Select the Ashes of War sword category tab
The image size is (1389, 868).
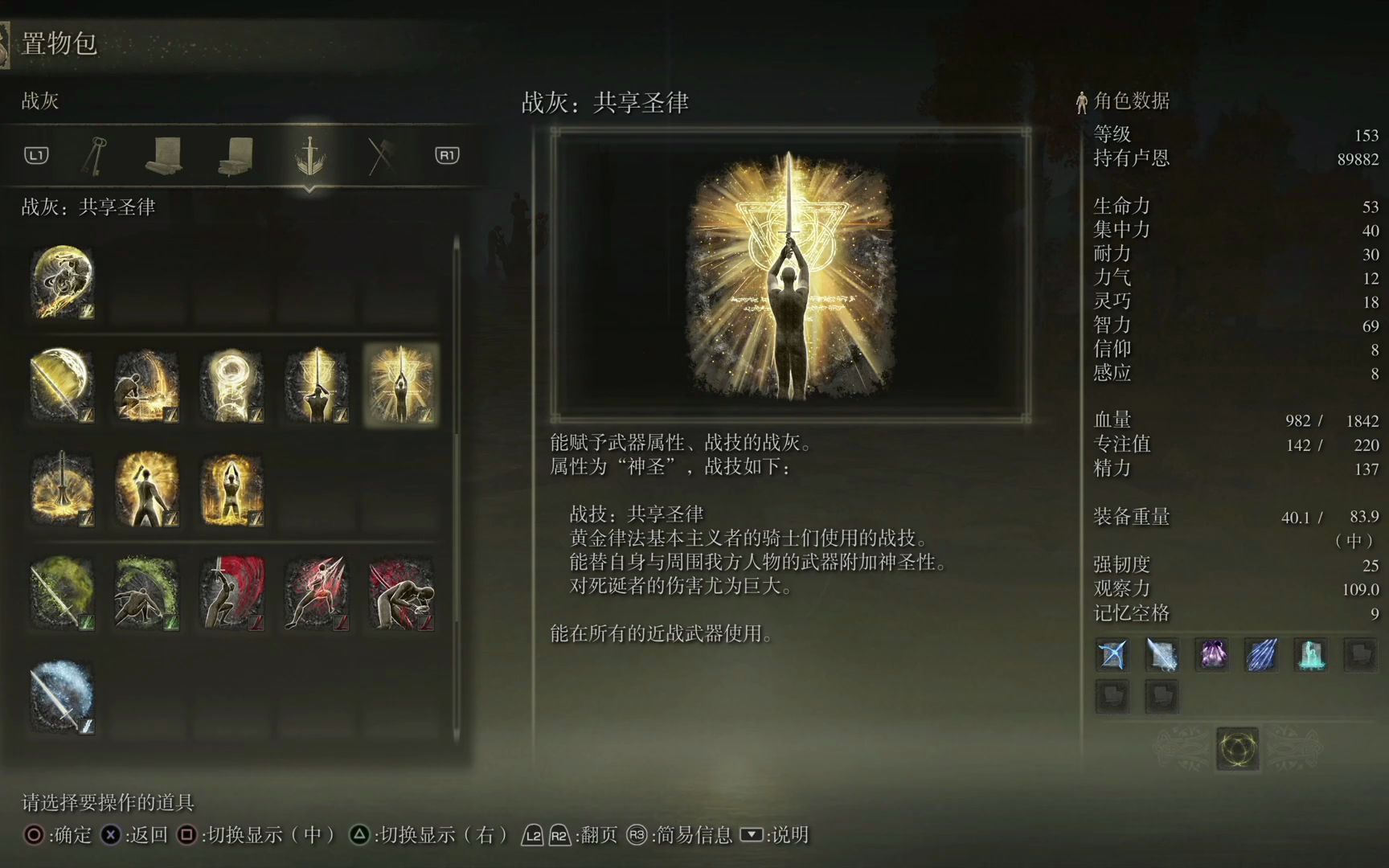point(309,155)
